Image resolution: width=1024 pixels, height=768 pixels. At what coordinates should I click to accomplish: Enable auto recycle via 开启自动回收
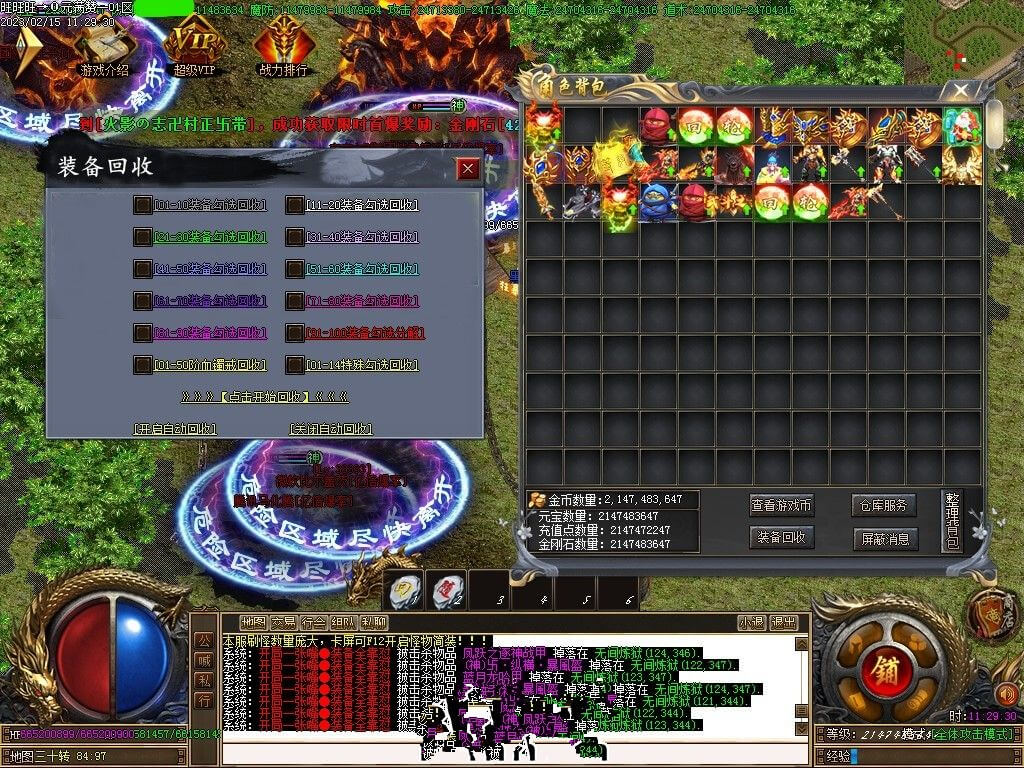(x=176, y=429)
